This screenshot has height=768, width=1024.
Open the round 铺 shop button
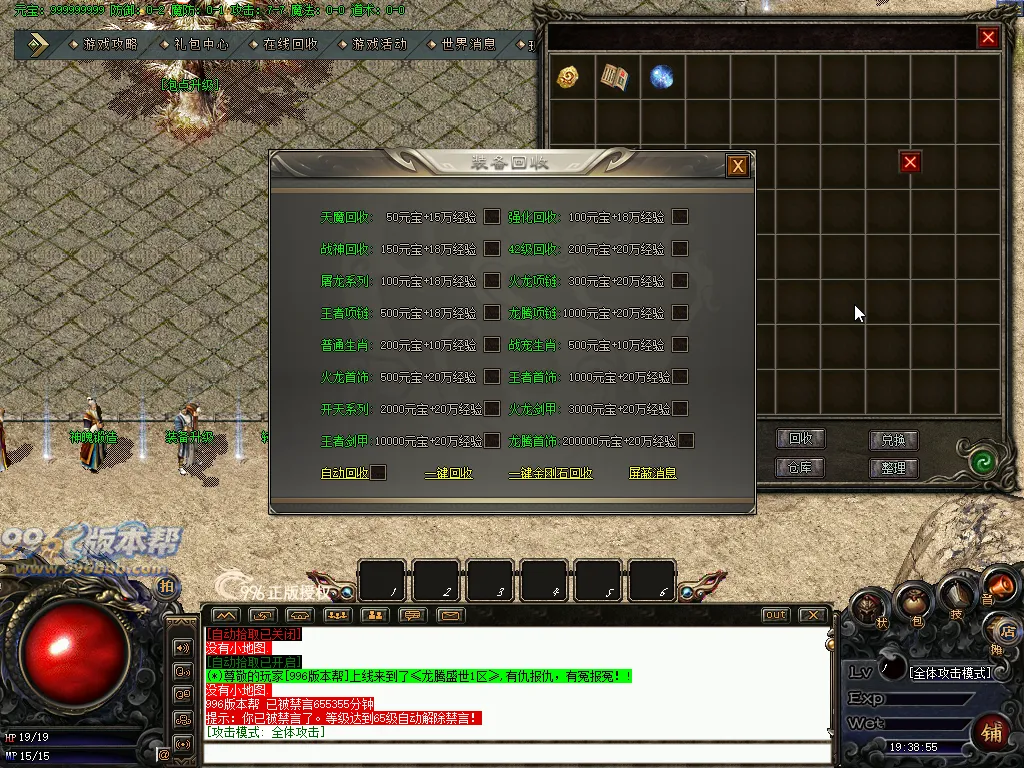(x=992, y=732)
